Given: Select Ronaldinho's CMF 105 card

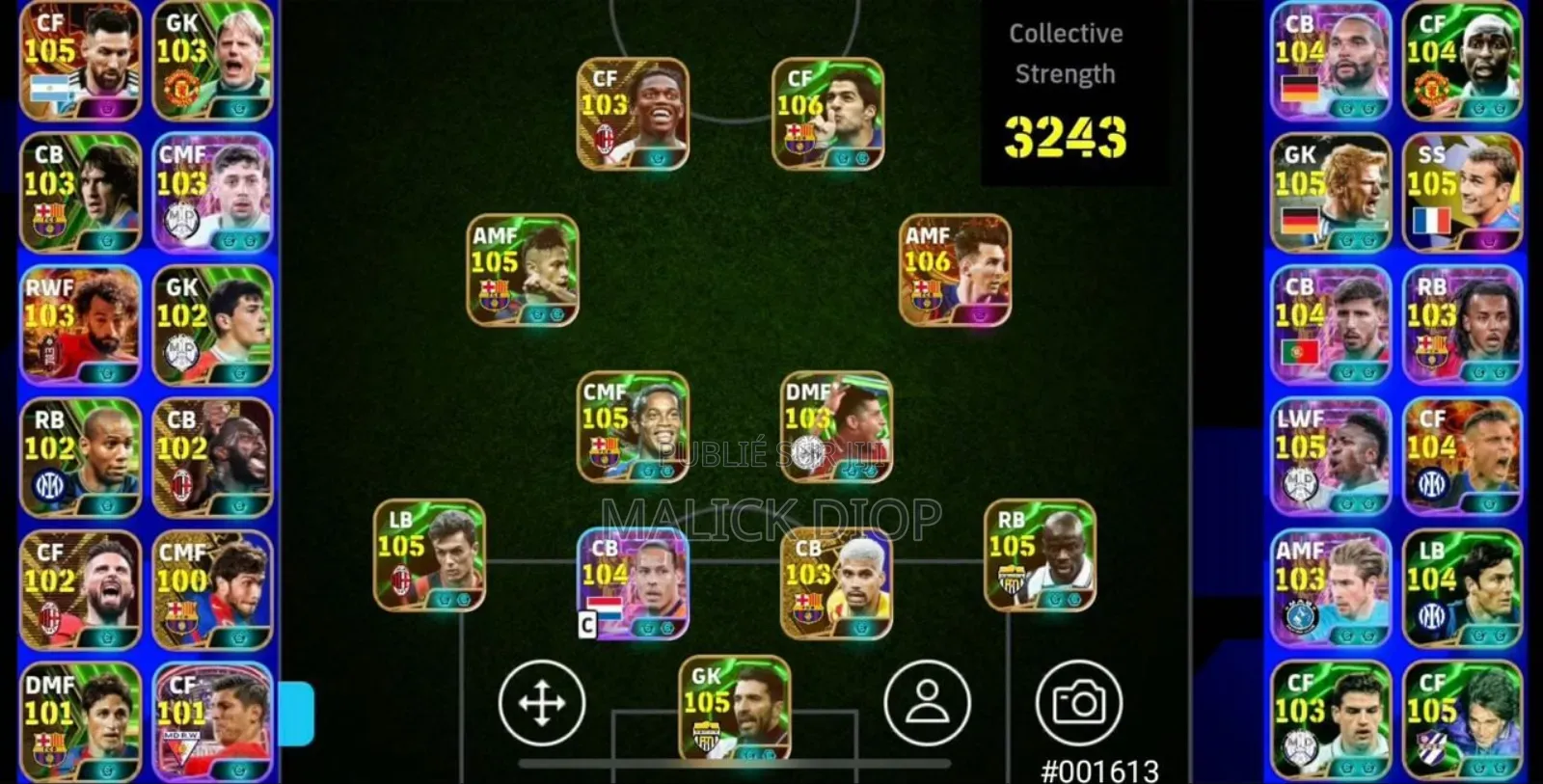Looking at the screenshot, I should point(632,427).
